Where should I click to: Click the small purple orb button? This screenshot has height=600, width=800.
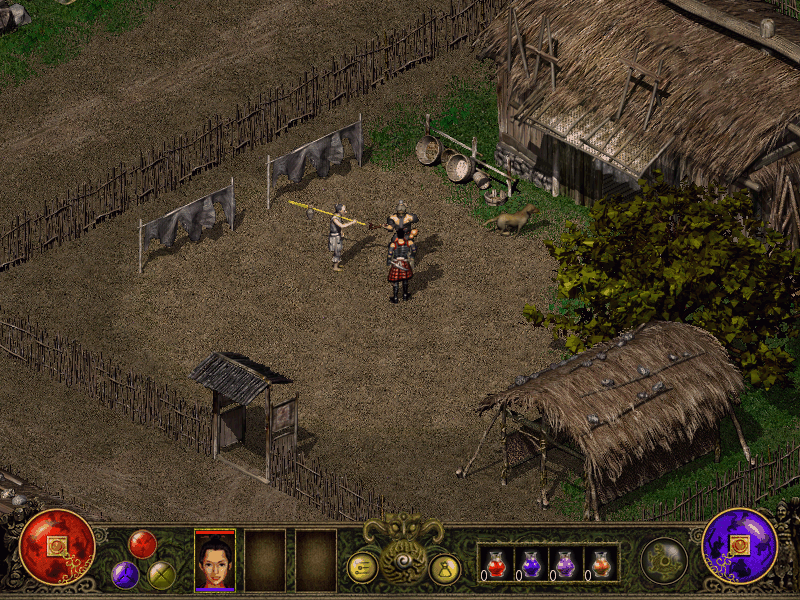[x=125, y=574]
